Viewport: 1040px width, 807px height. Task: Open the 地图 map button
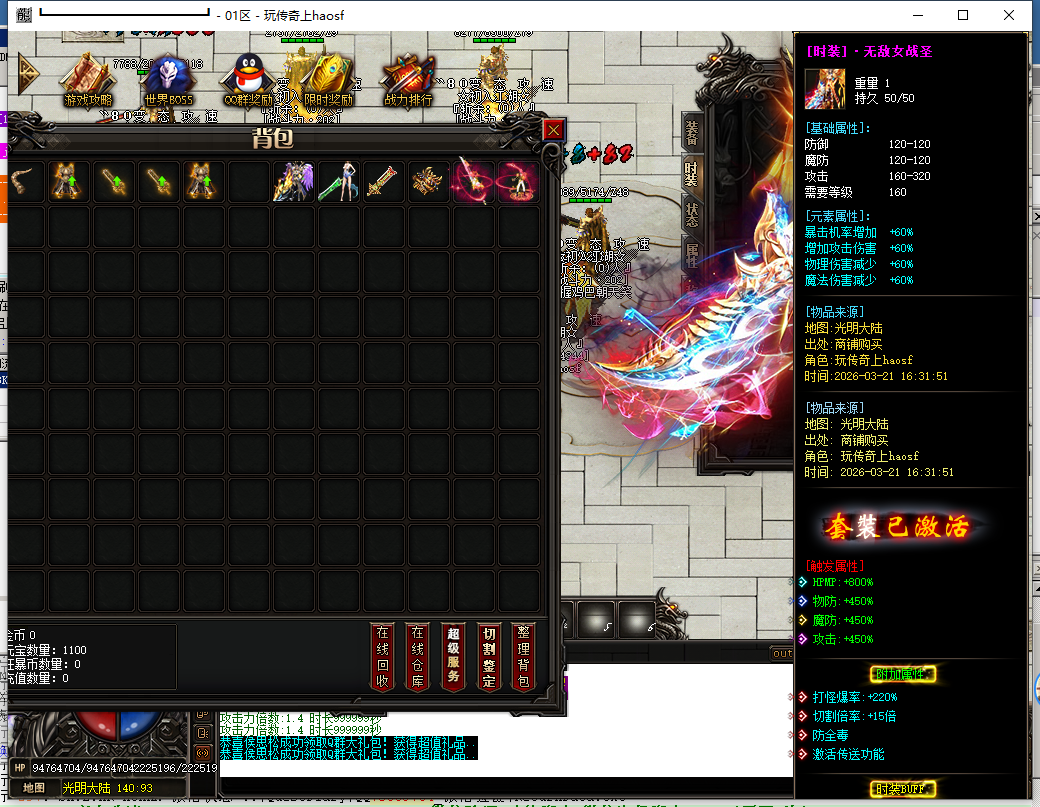(x=34, y=788)
